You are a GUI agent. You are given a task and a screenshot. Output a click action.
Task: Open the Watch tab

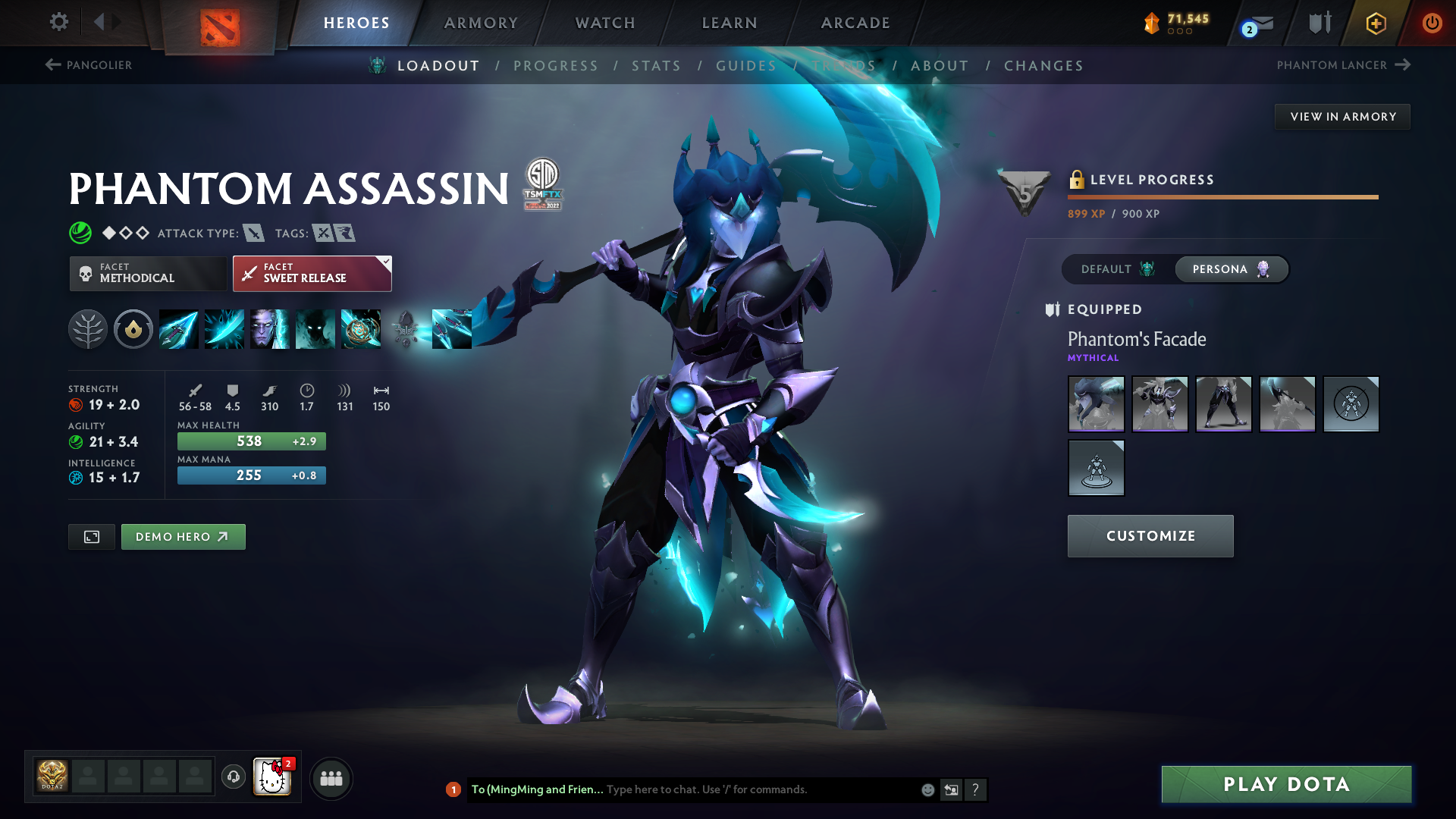click(605, 23)
